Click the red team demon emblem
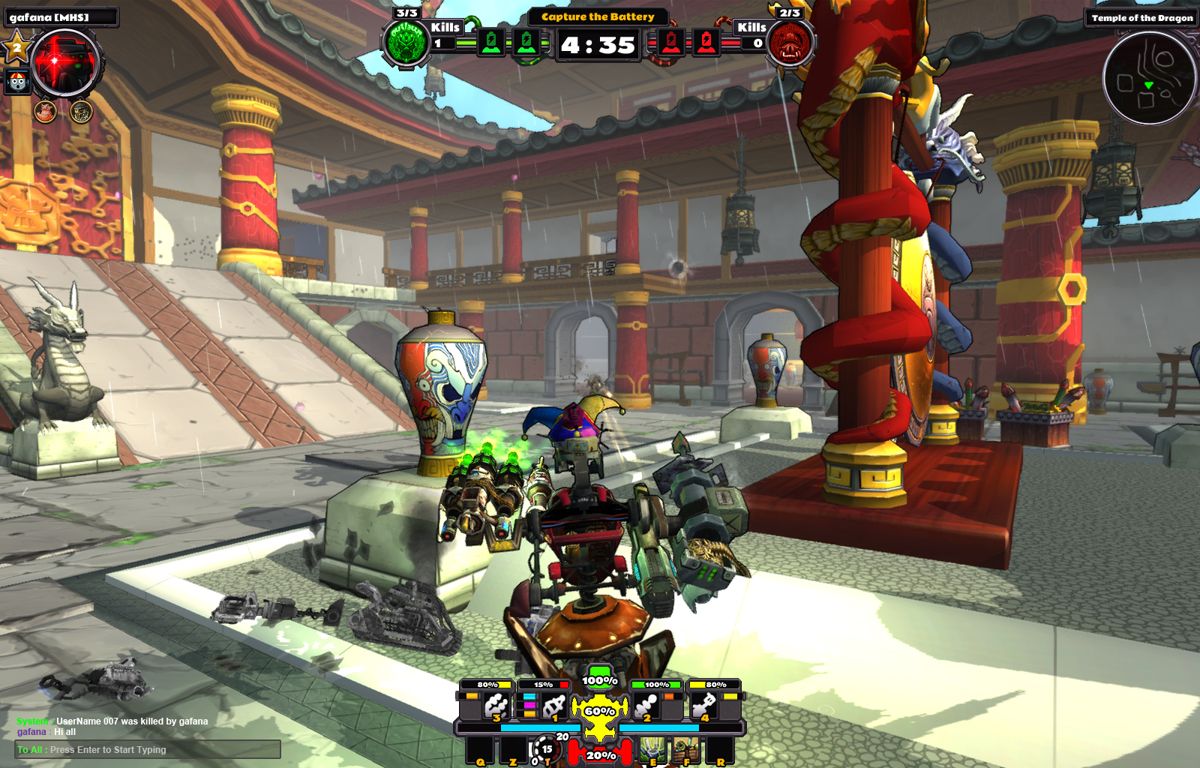The width and height of the screenshot is (1200, 768). tap(791, 43)
